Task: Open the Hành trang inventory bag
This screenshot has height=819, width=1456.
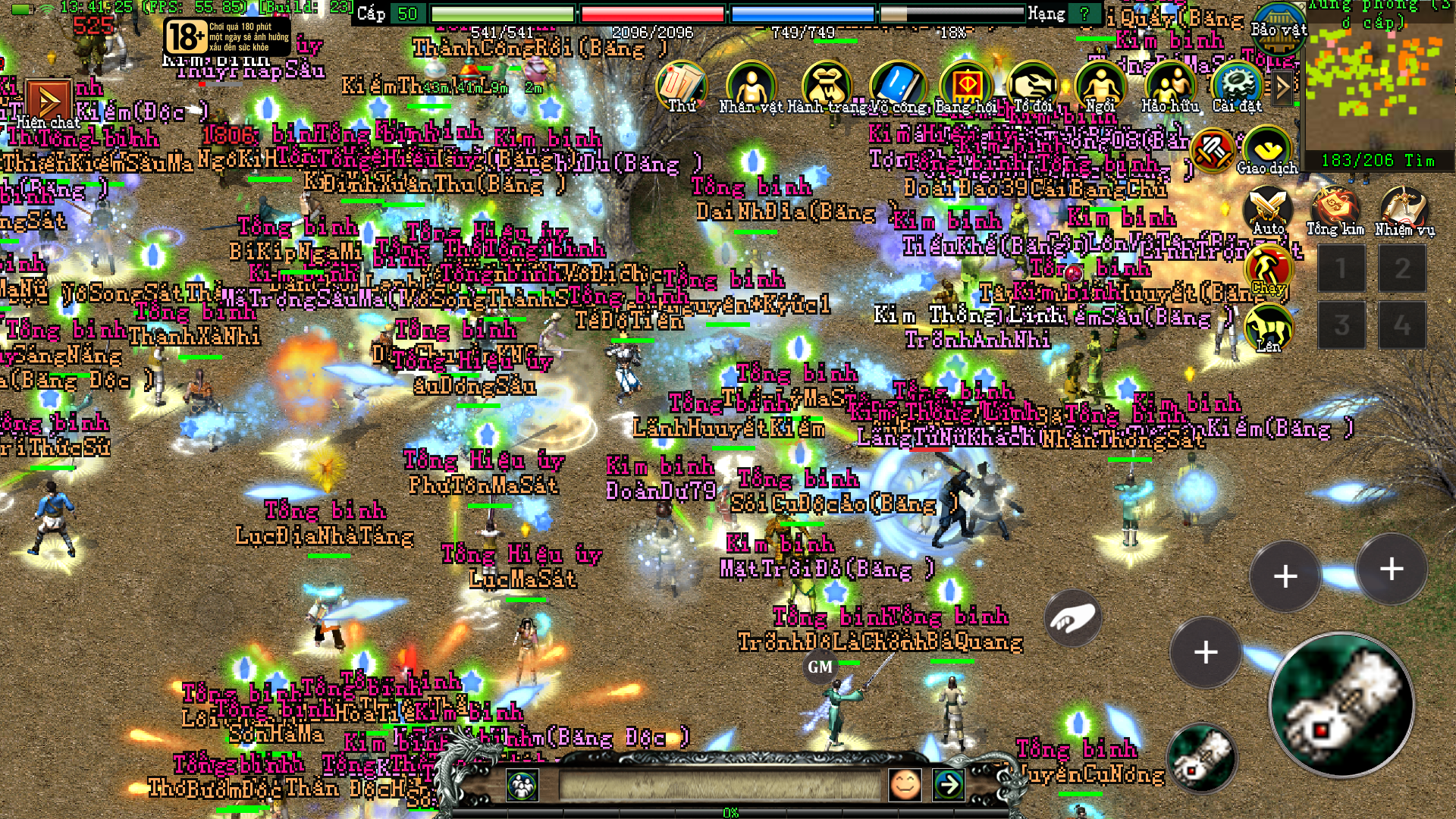Action: click(824, 86)
